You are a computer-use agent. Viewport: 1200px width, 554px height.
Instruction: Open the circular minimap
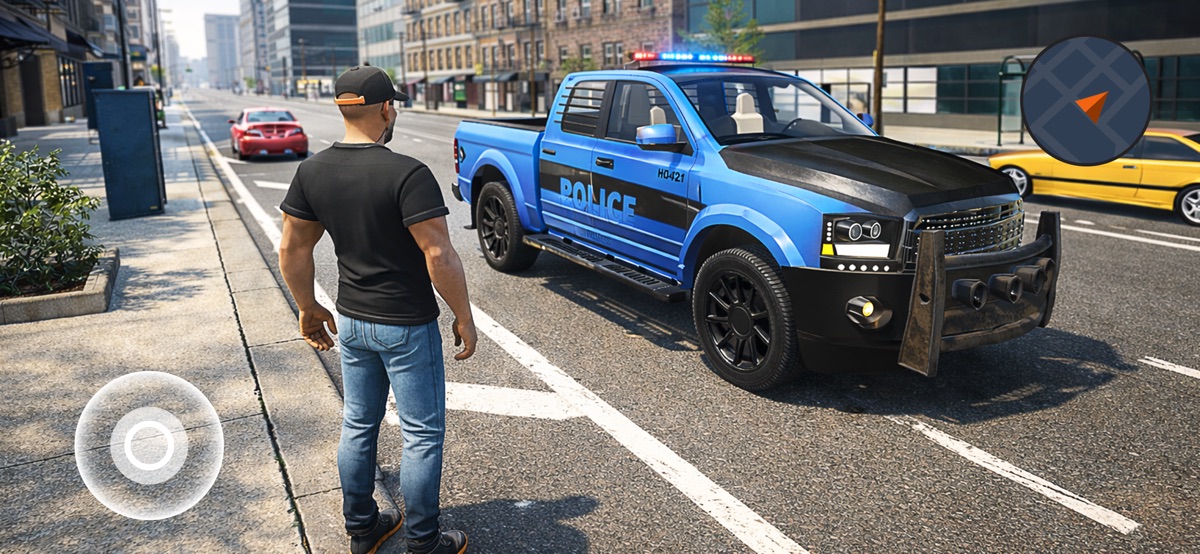click(x=1086, y=101)
